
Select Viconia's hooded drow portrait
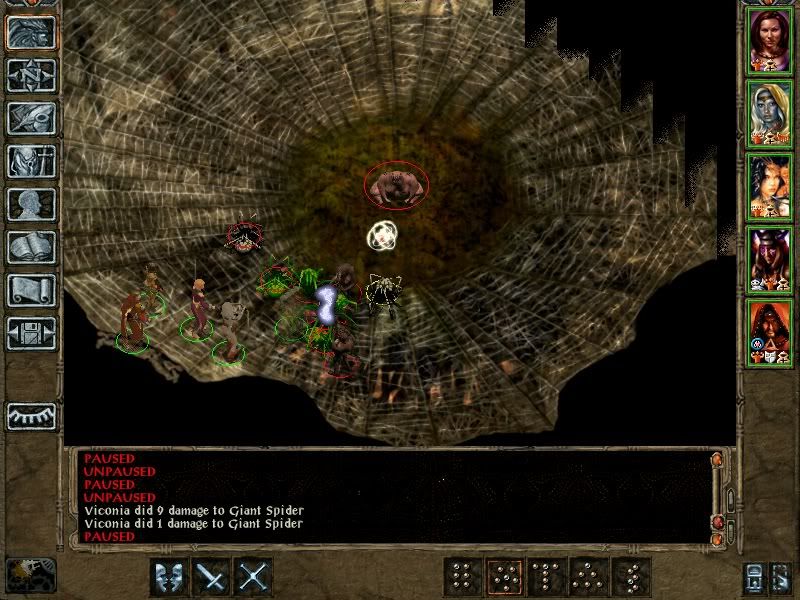point(769,113)
